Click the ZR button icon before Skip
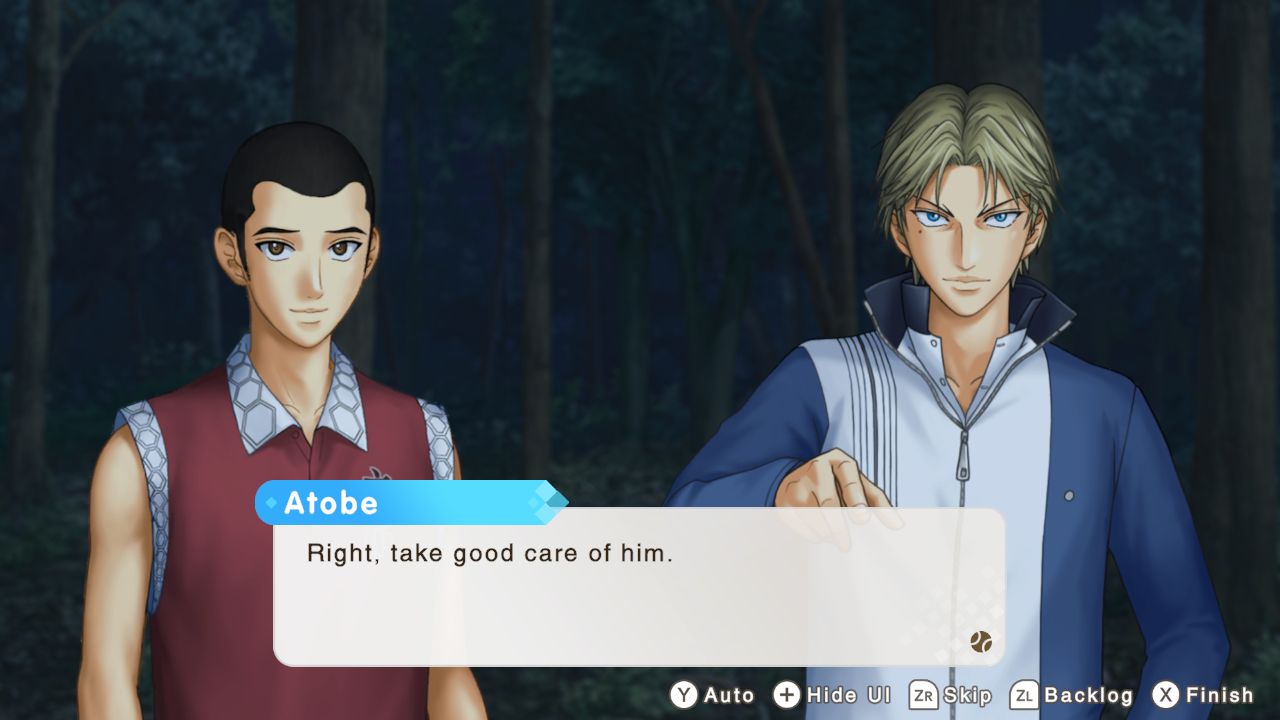 coord(925,695)
